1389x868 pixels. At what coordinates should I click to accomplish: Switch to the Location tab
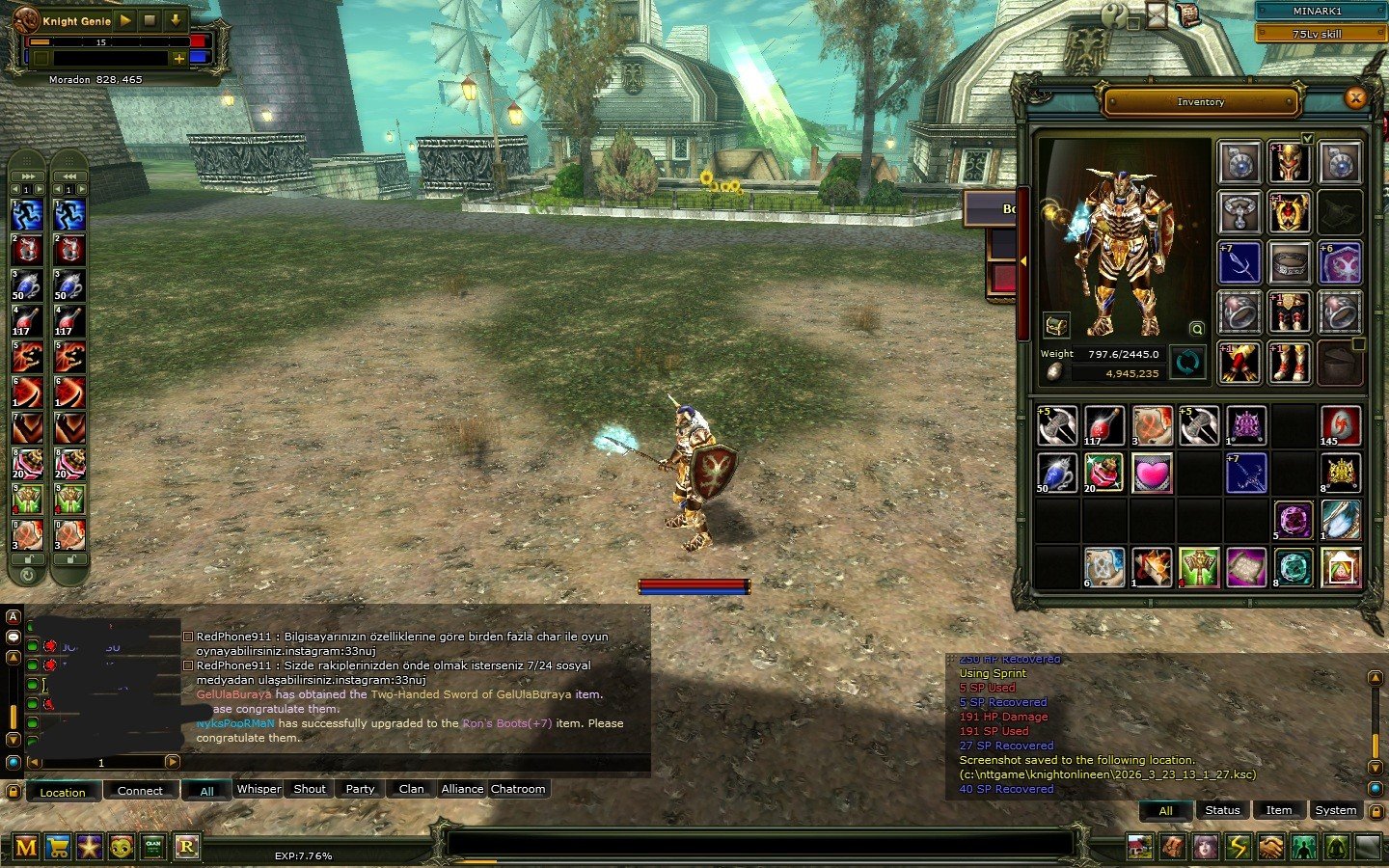[63, 792]
